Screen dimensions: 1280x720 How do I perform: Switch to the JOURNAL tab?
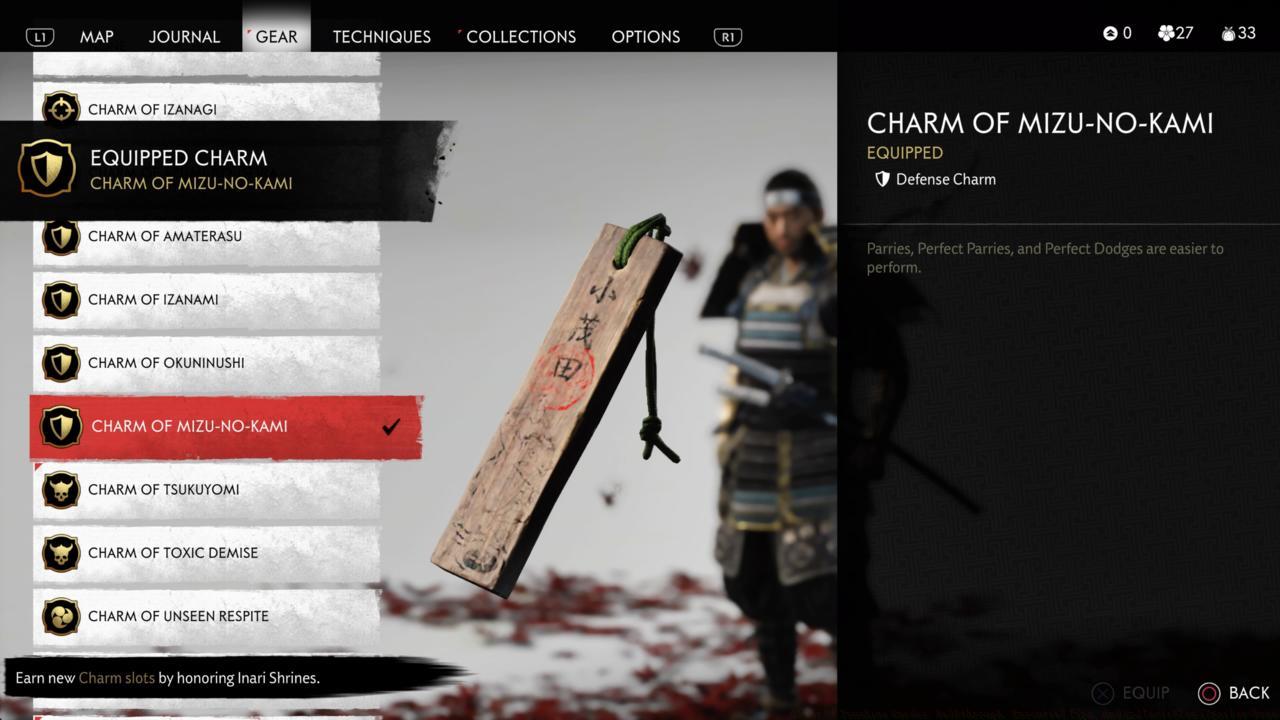(x=184, y=36)
